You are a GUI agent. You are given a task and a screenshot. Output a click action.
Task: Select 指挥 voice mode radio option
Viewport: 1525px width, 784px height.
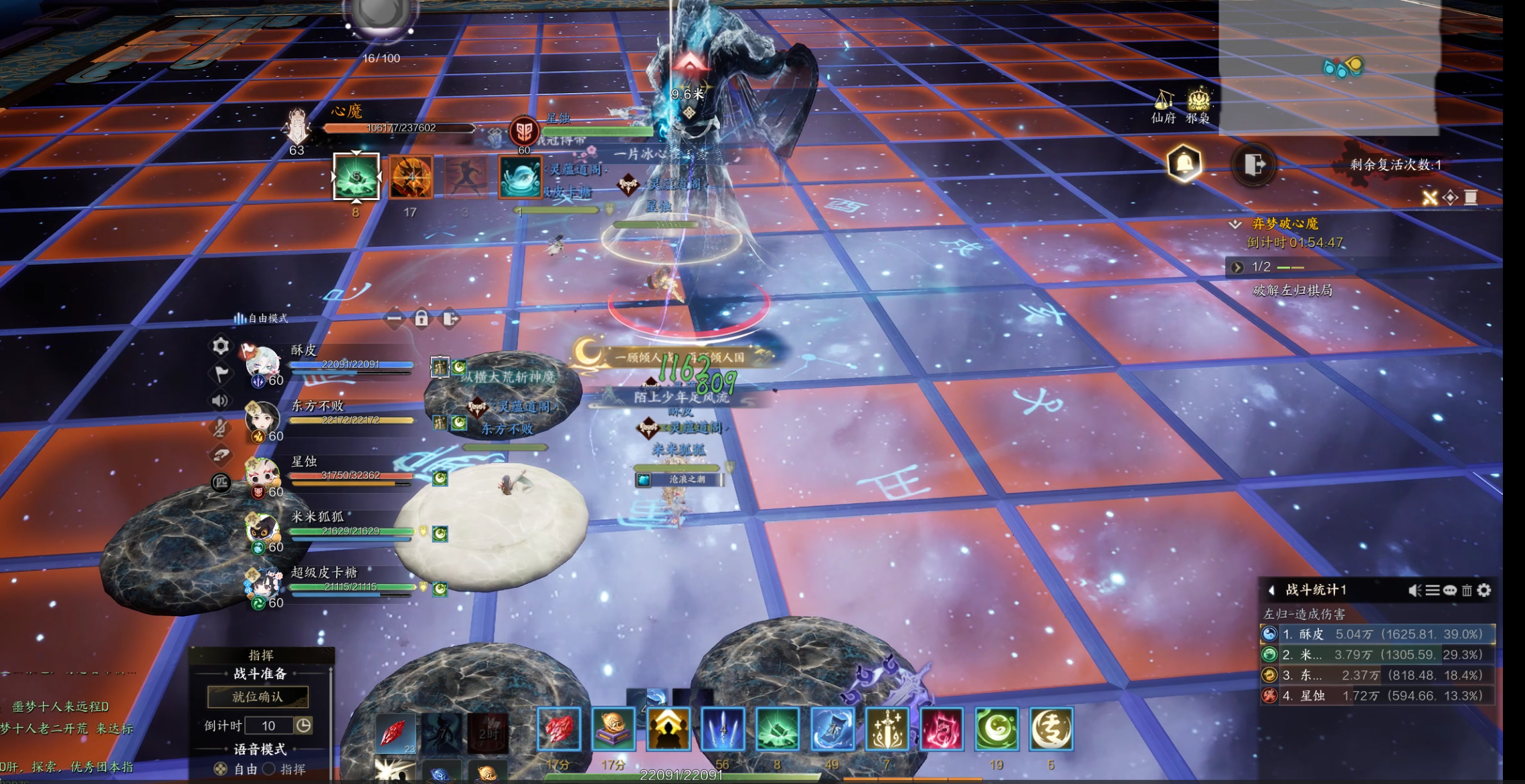click(270, 769)
